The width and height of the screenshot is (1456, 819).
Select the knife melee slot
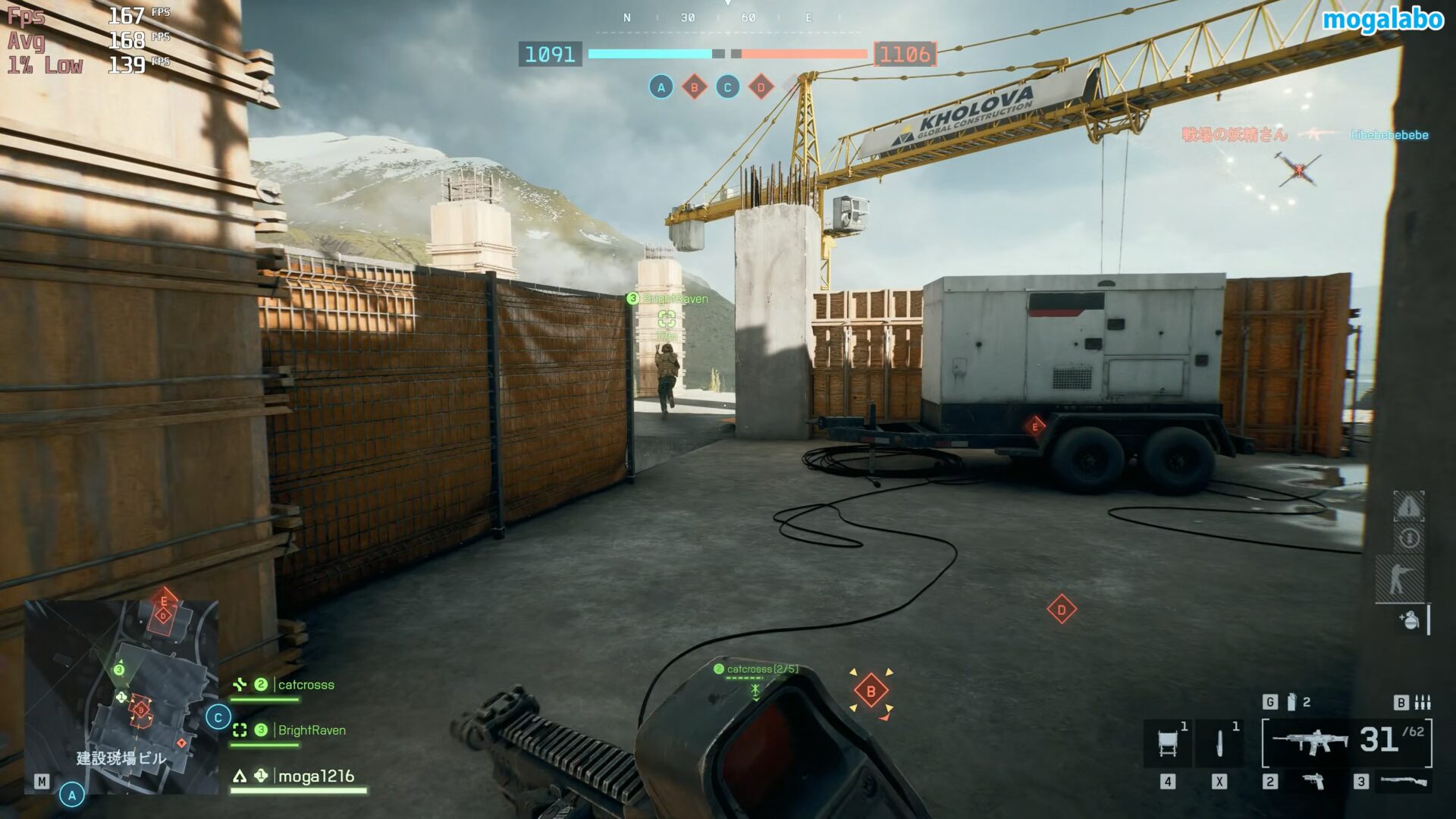[x=1219, y=742]
